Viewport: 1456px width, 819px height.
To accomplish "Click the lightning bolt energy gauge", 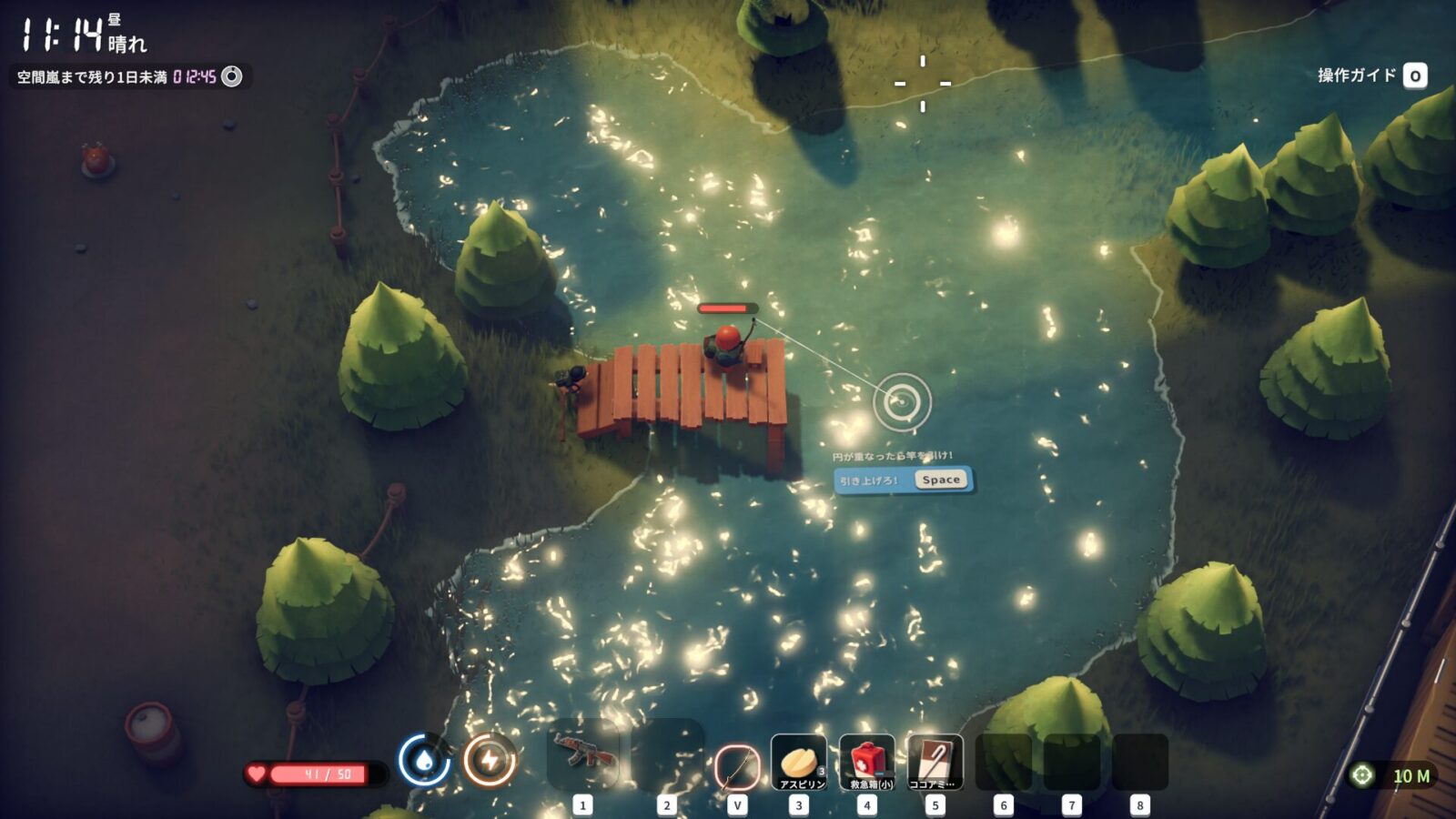I will click(x=490, y=760).
